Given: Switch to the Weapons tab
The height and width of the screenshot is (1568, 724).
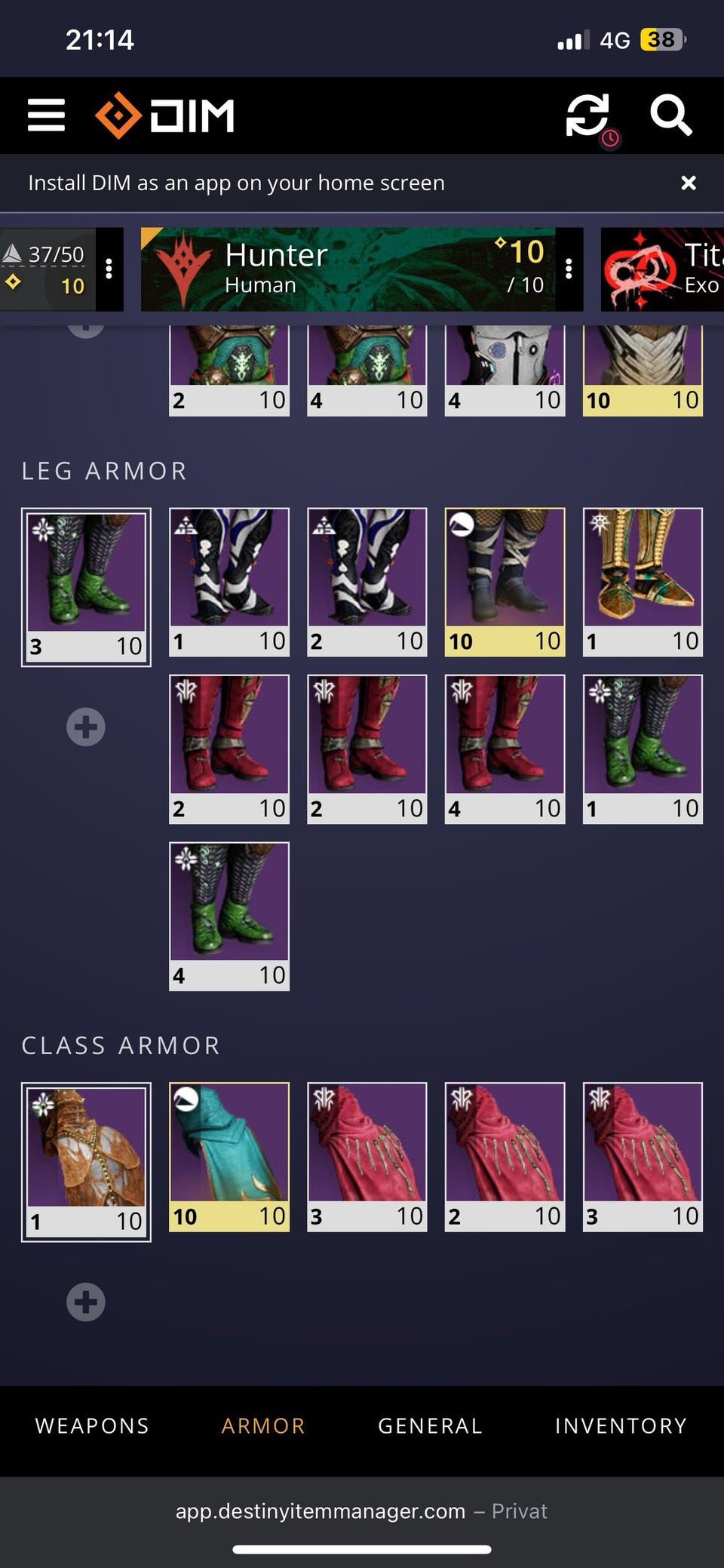Looking at the screenshot, I should (x=92, y=1425).
